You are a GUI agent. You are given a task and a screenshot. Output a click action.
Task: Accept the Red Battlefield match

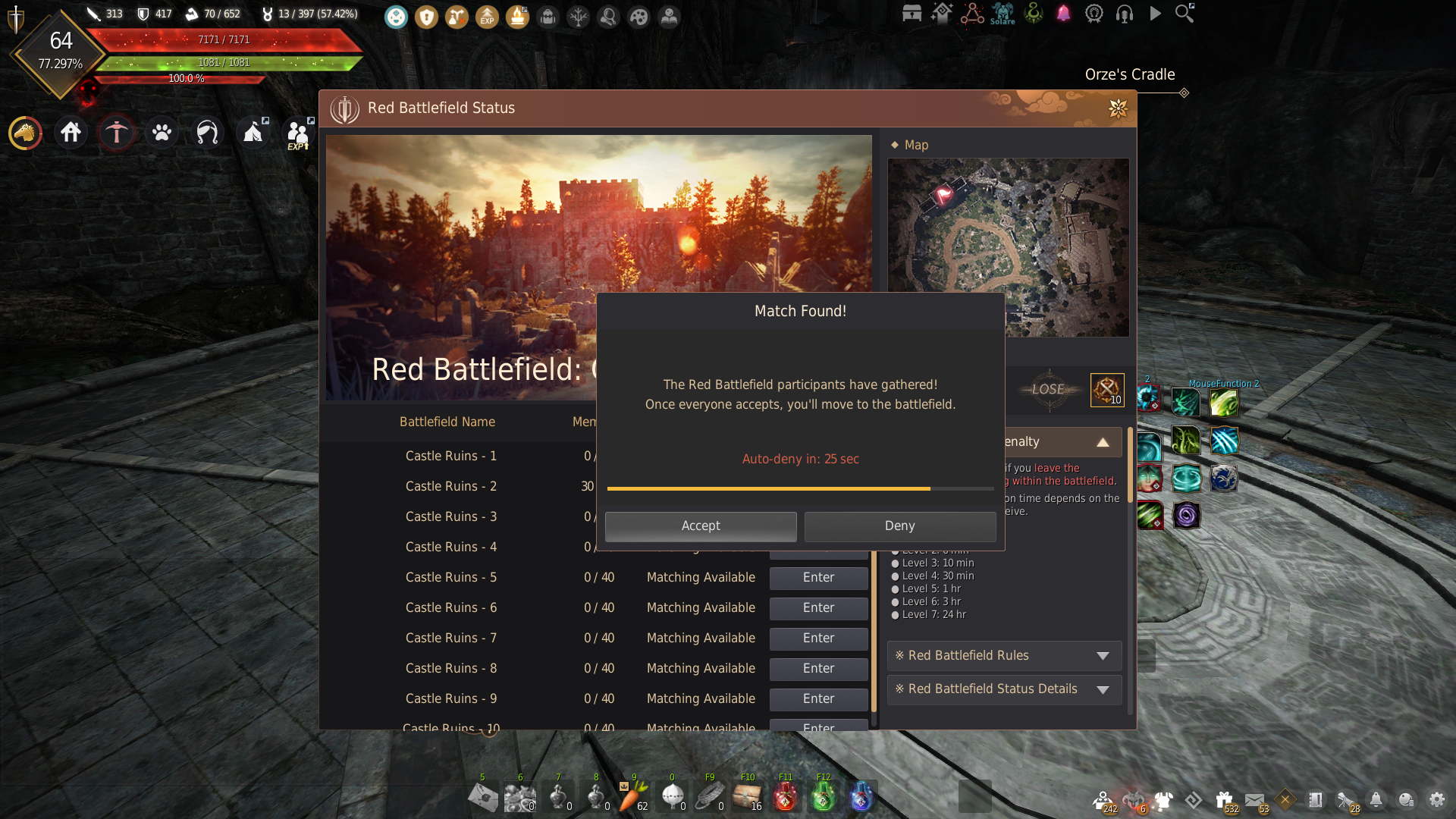[701, 526]
